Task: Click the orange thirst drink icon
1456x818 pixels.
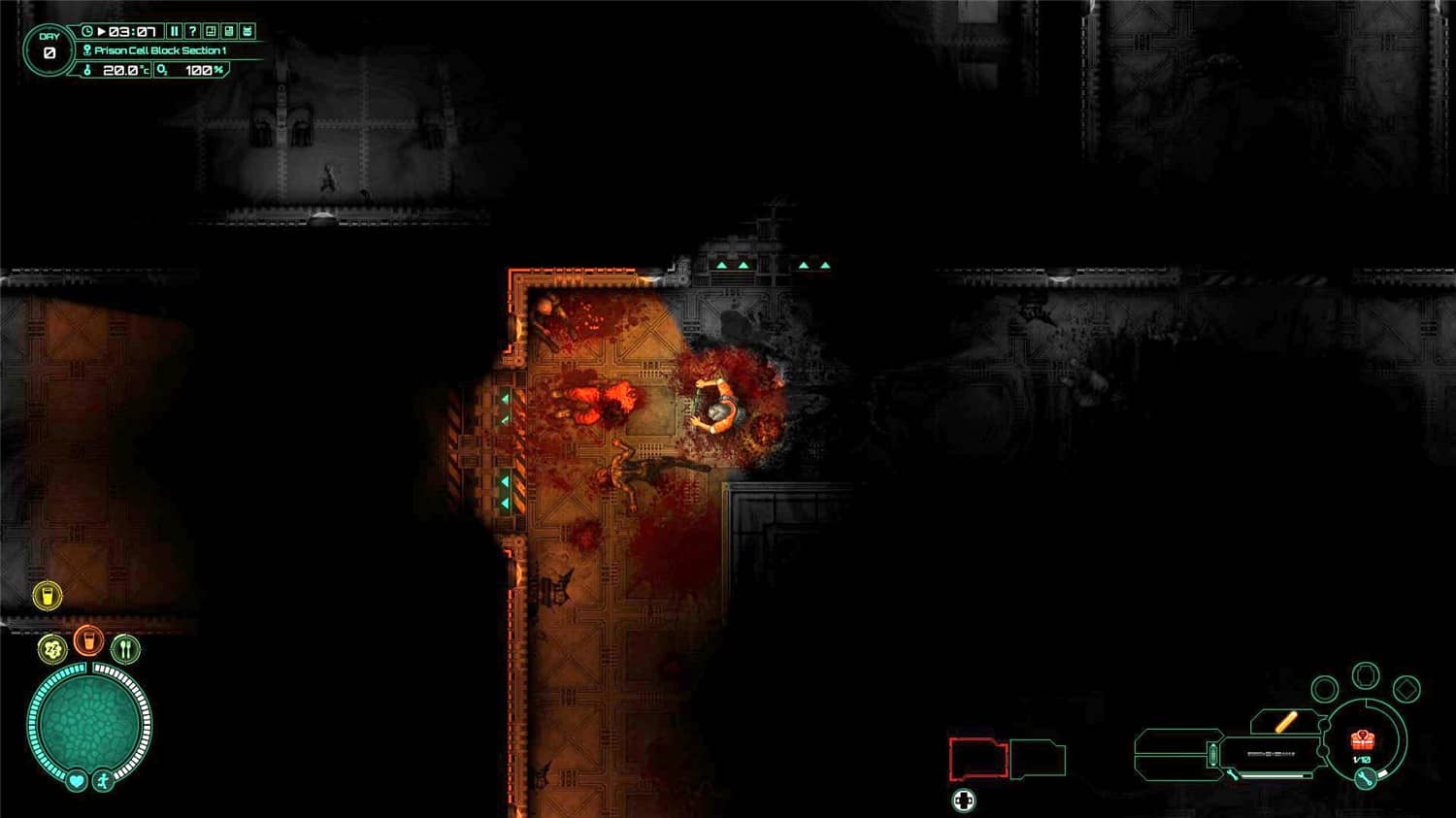Action: (88, 640)
